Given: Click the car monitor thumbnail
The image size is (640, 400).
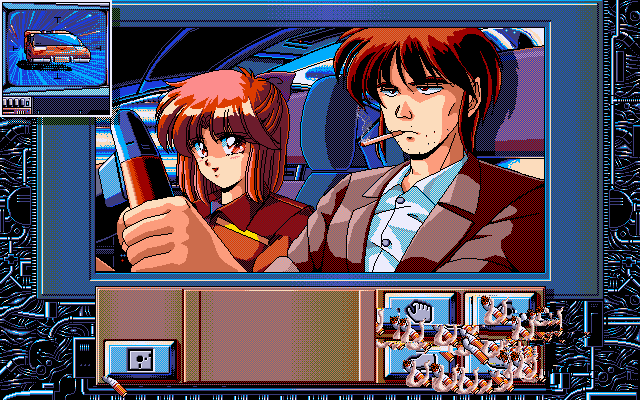Looking at the screenshot, I should pyautogui.click(x=55, y=49).
